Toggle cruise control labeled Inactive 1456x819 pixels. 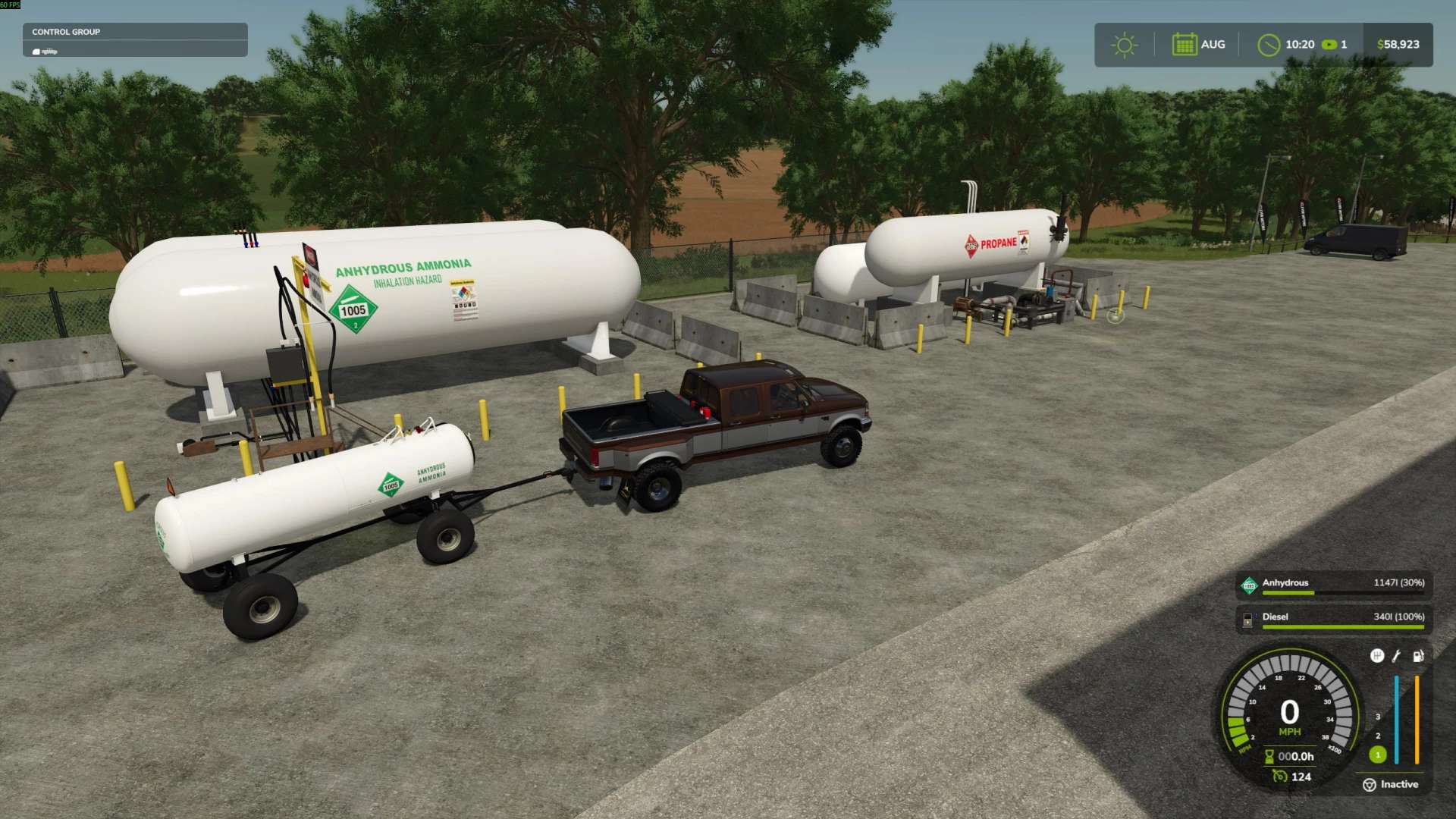1399,784
